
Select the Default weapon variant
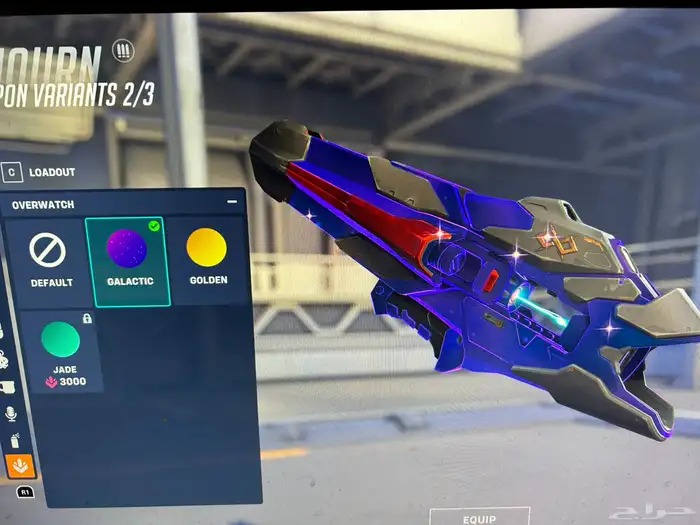[48, 258]
